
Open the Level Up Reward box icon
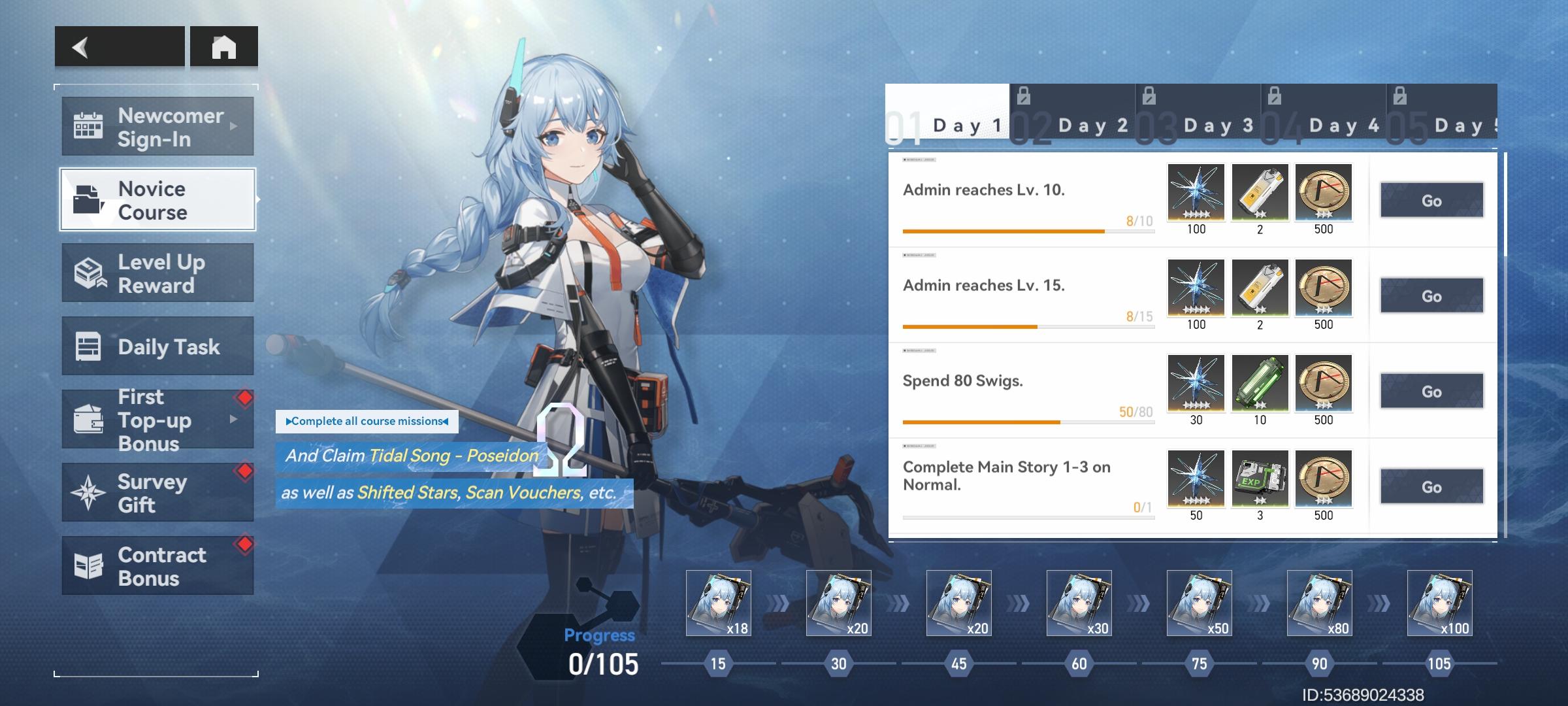(x=90, y=273)
